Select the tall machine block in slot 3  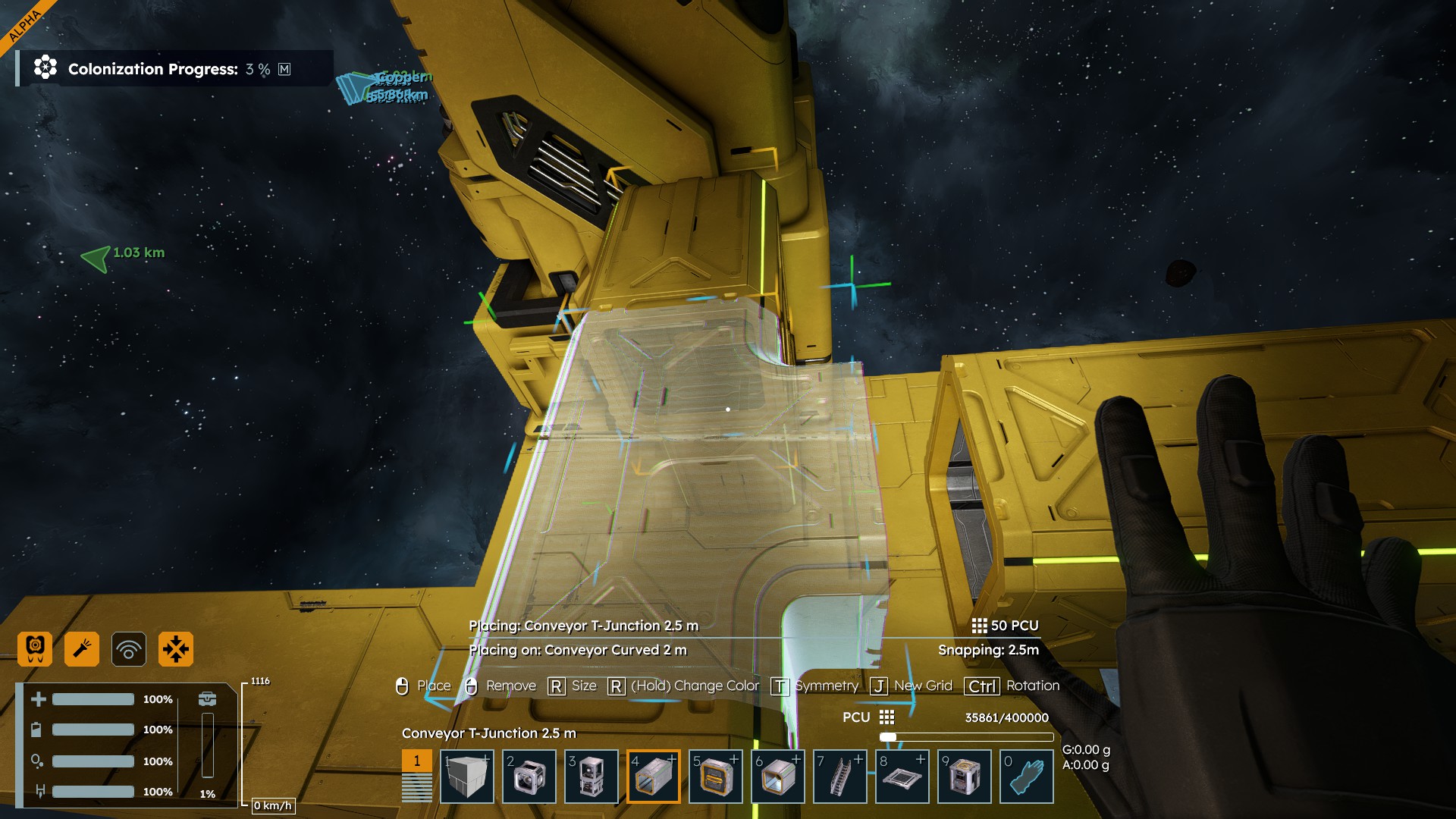pos(591,777)
